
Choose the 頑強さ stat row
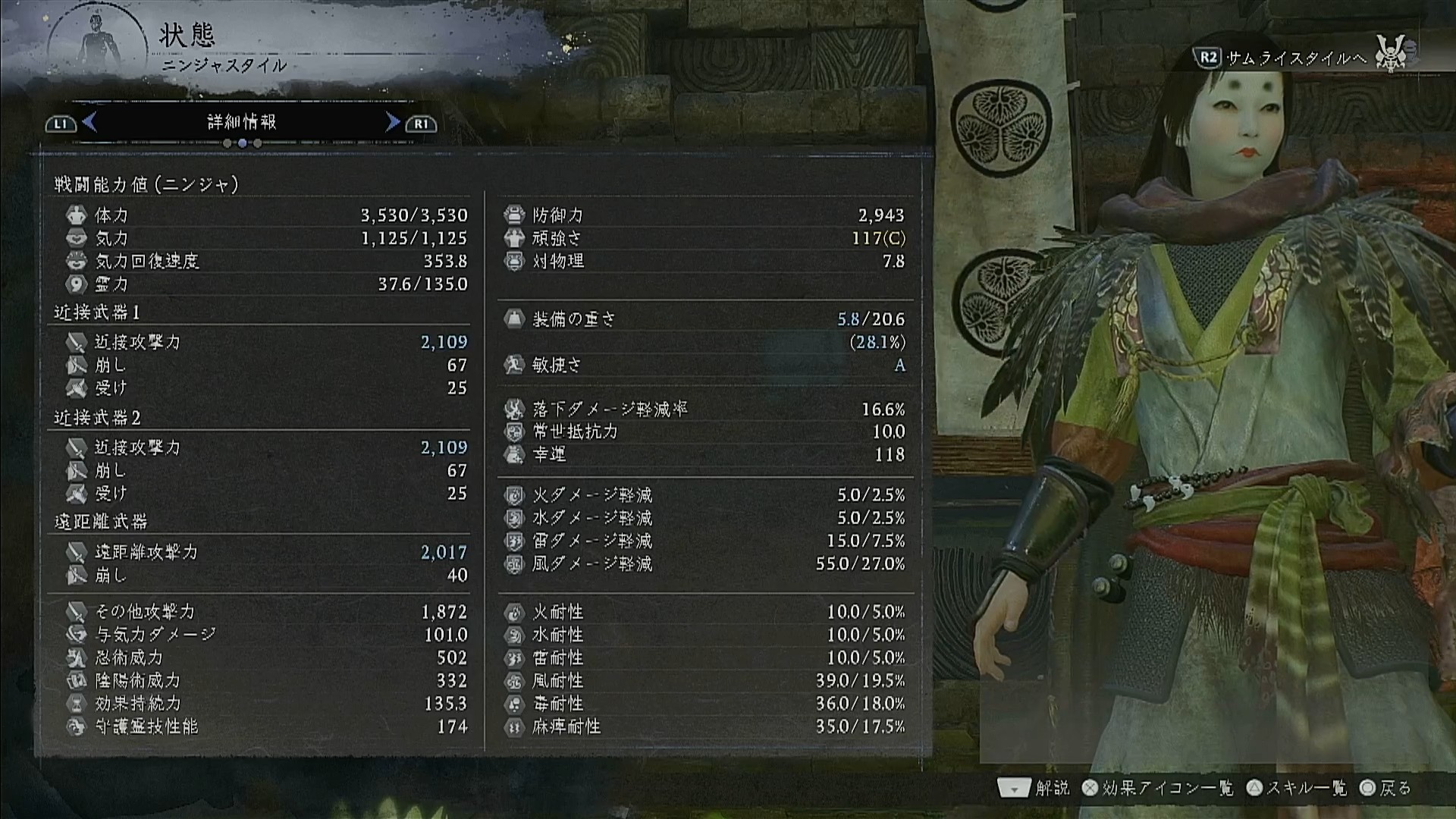(x=704, y=238)
